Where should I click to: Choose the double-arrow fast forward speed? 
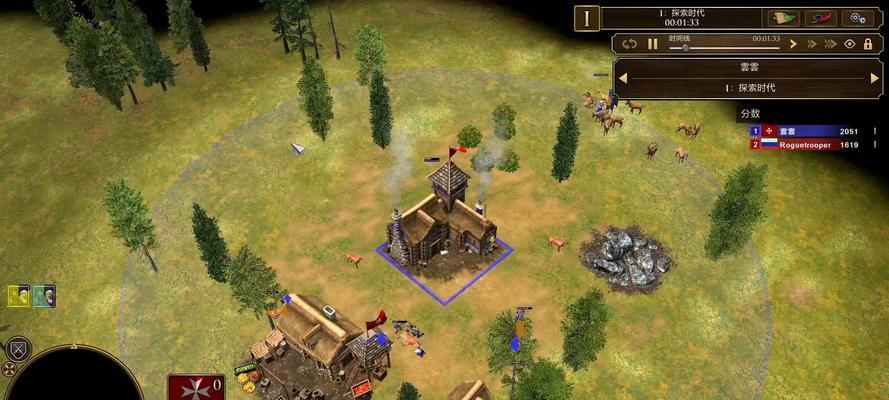811,44
